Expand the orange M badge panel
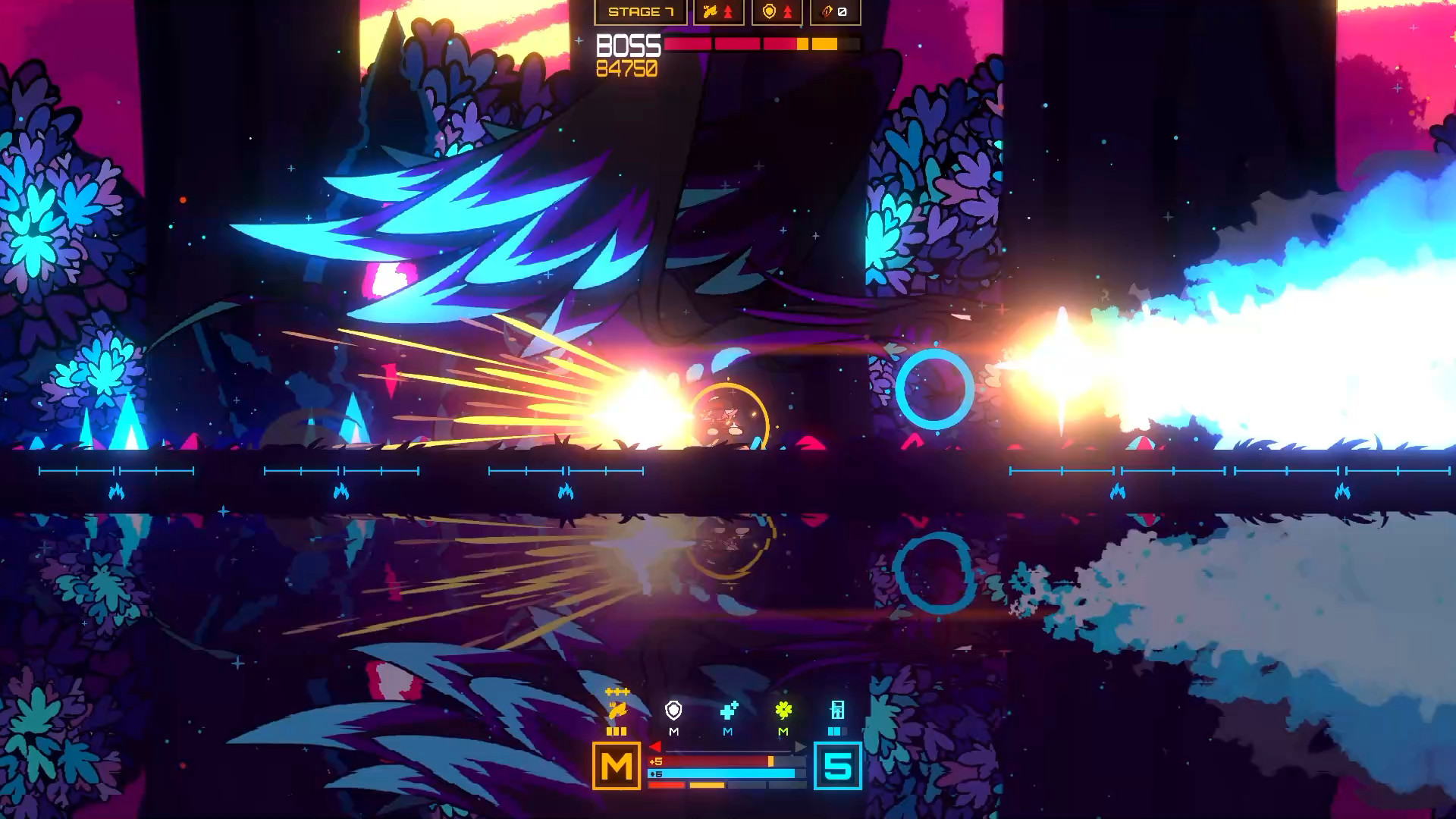 [617, 767]
